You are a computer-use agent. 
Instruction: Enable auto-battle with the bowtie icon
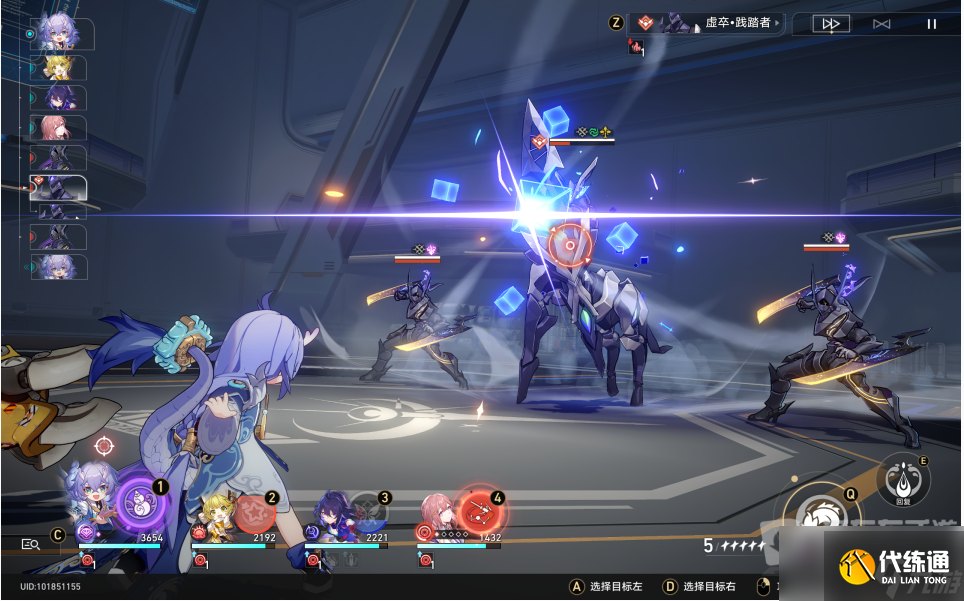(x=881, y=24)
